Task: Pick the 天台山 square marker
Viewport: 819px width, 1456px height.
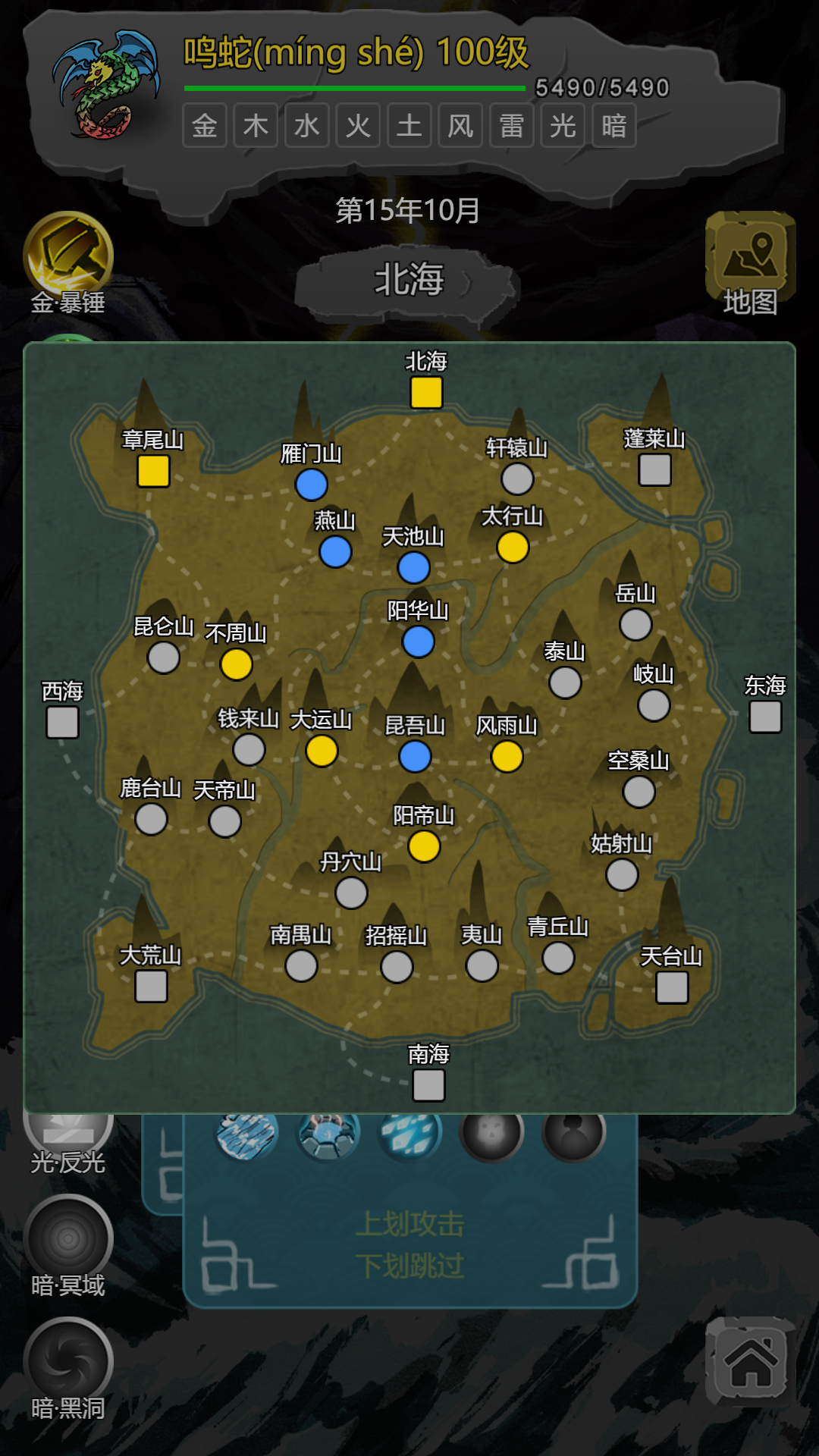Action: (672, 987)
